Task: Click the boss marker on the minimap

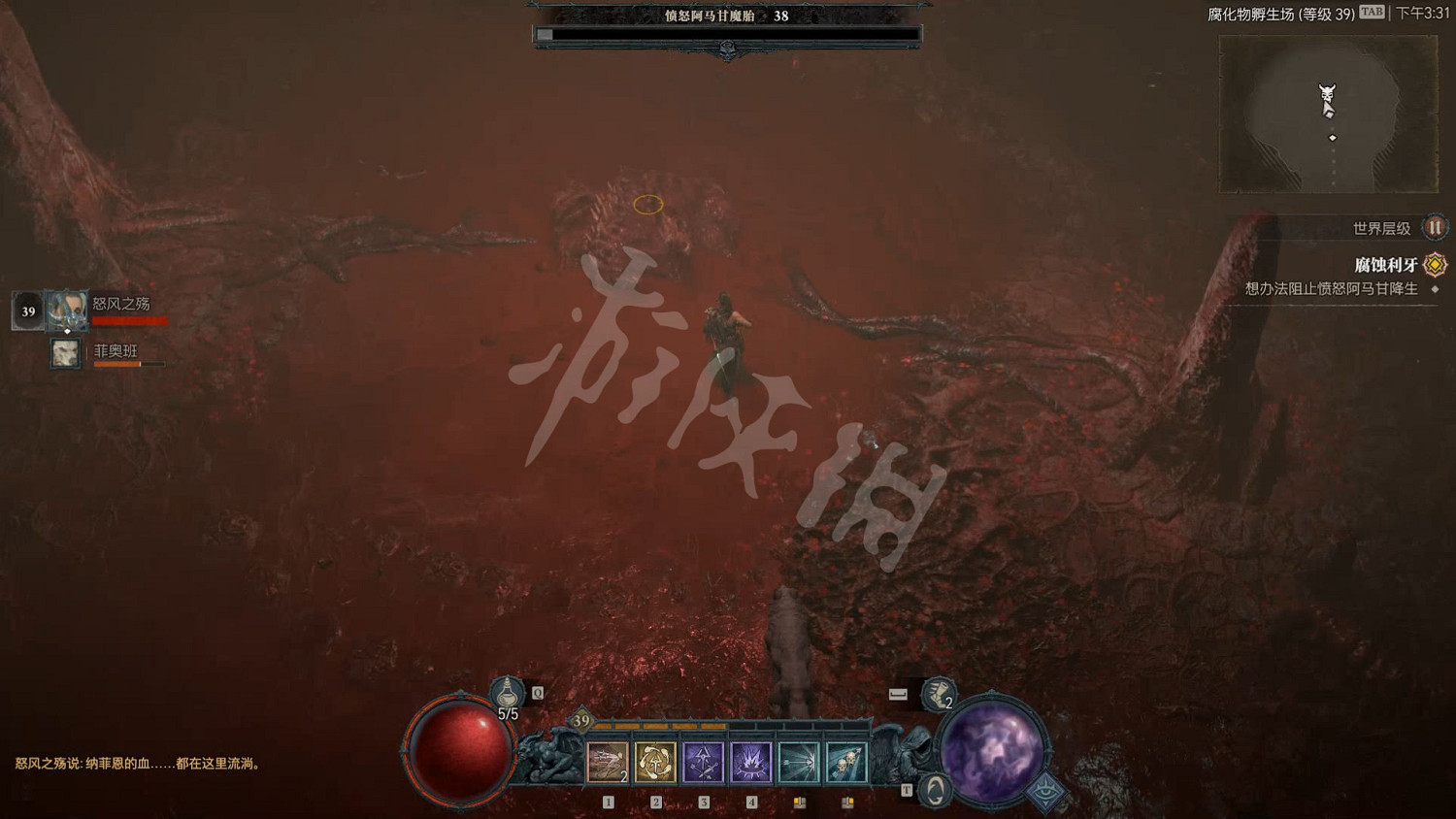Action: coord(1327,92)
